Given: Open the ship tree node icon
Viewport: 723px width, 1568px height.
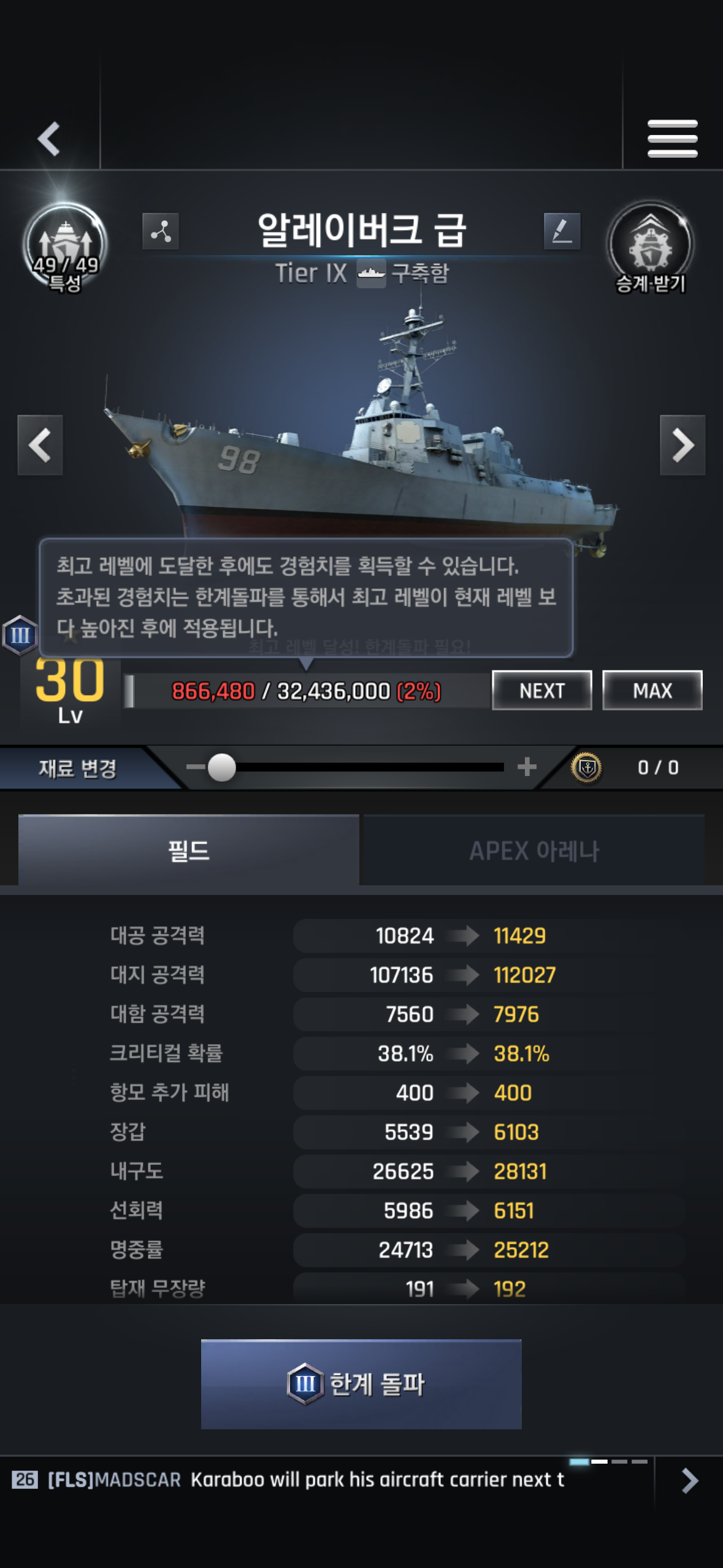Looking at the screenshot, I should (161, 231).
